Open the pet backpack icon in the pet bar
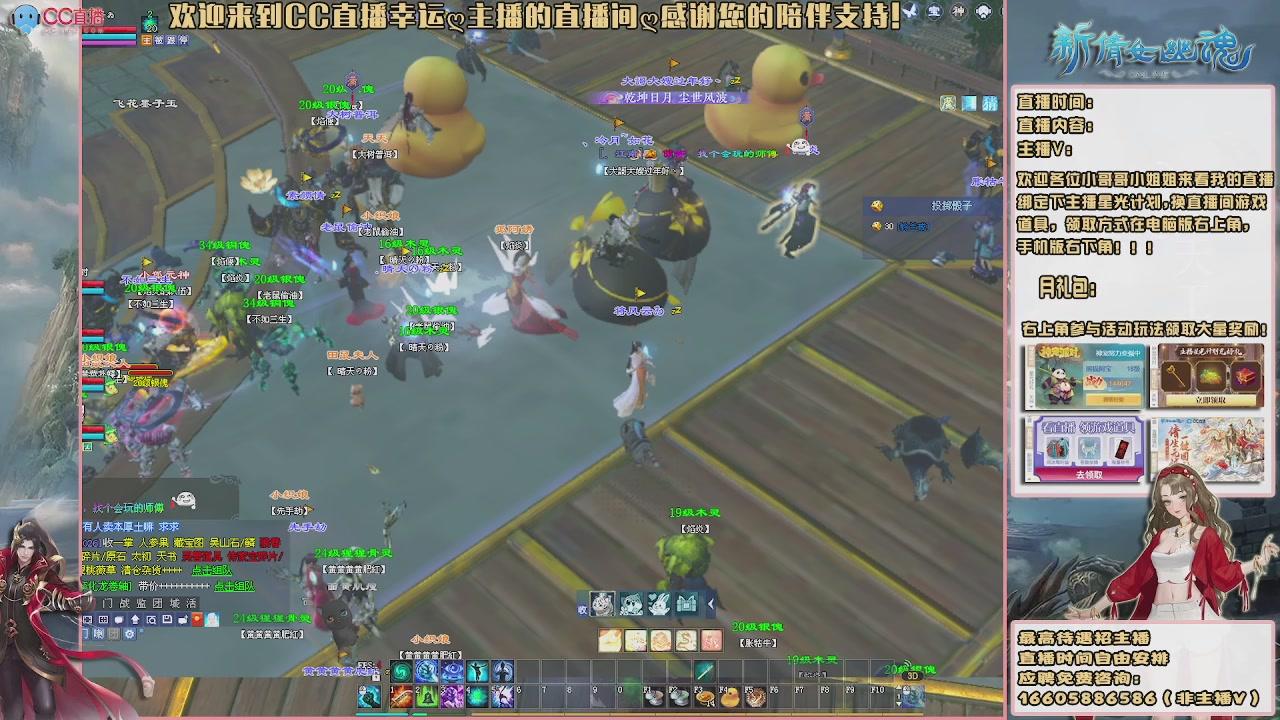This screenshot has height=720, width=1280. tap(686, 603)
